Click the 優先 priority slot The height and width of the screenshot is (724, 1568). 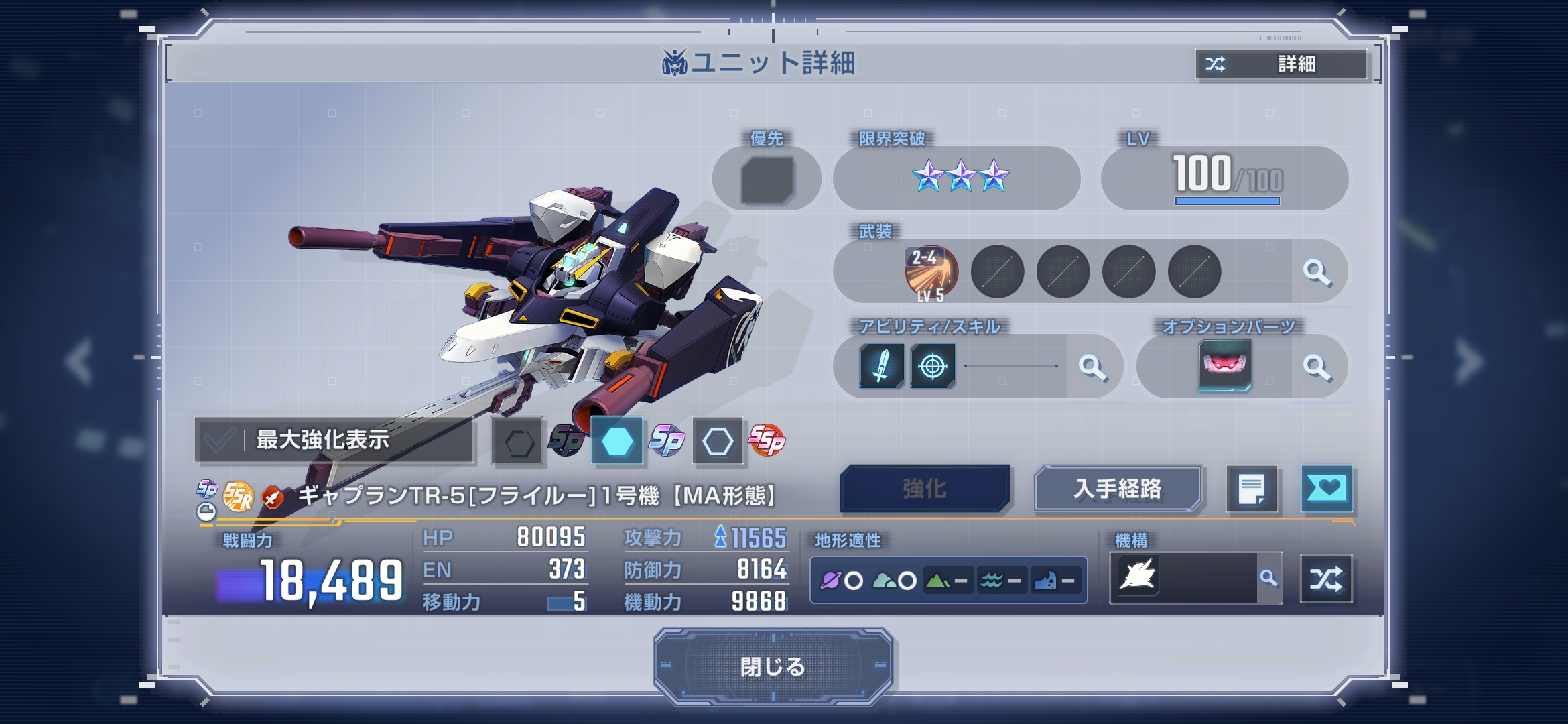[x=767, y=179]
